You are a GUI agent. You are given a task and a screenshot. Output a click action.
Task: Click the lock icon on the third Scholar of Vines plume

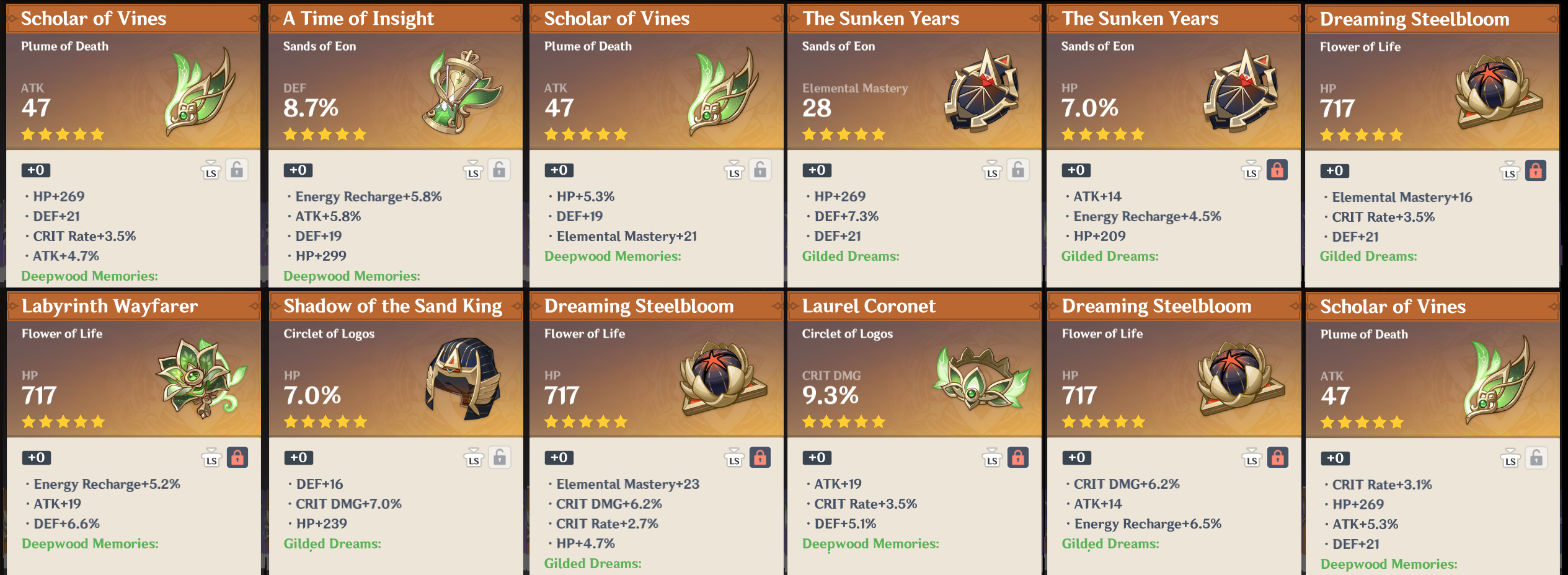pyautogui.click(x=760, y=171)
